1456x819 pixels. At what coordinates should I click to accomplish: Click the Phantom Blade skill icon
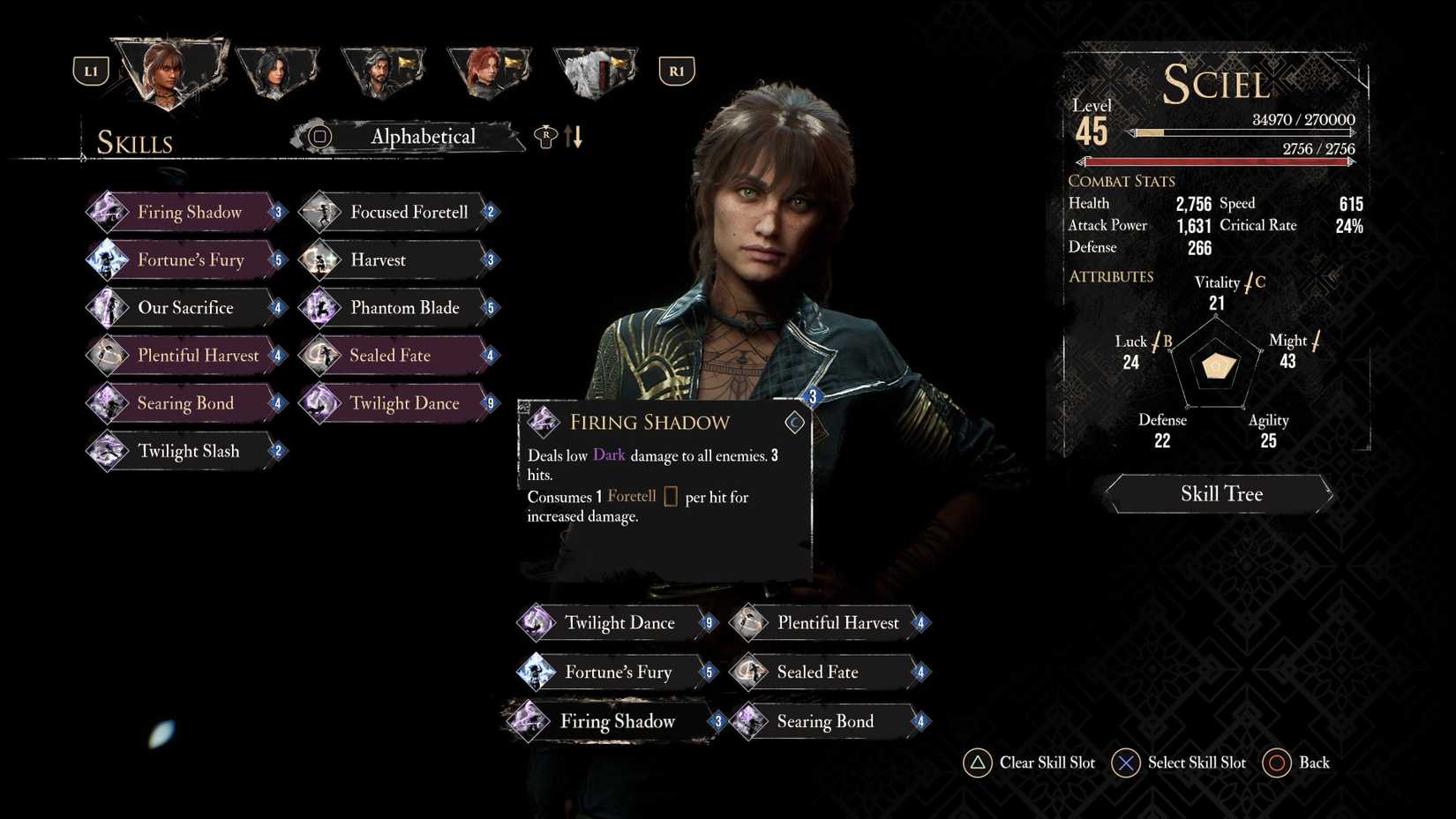point(322,307)
